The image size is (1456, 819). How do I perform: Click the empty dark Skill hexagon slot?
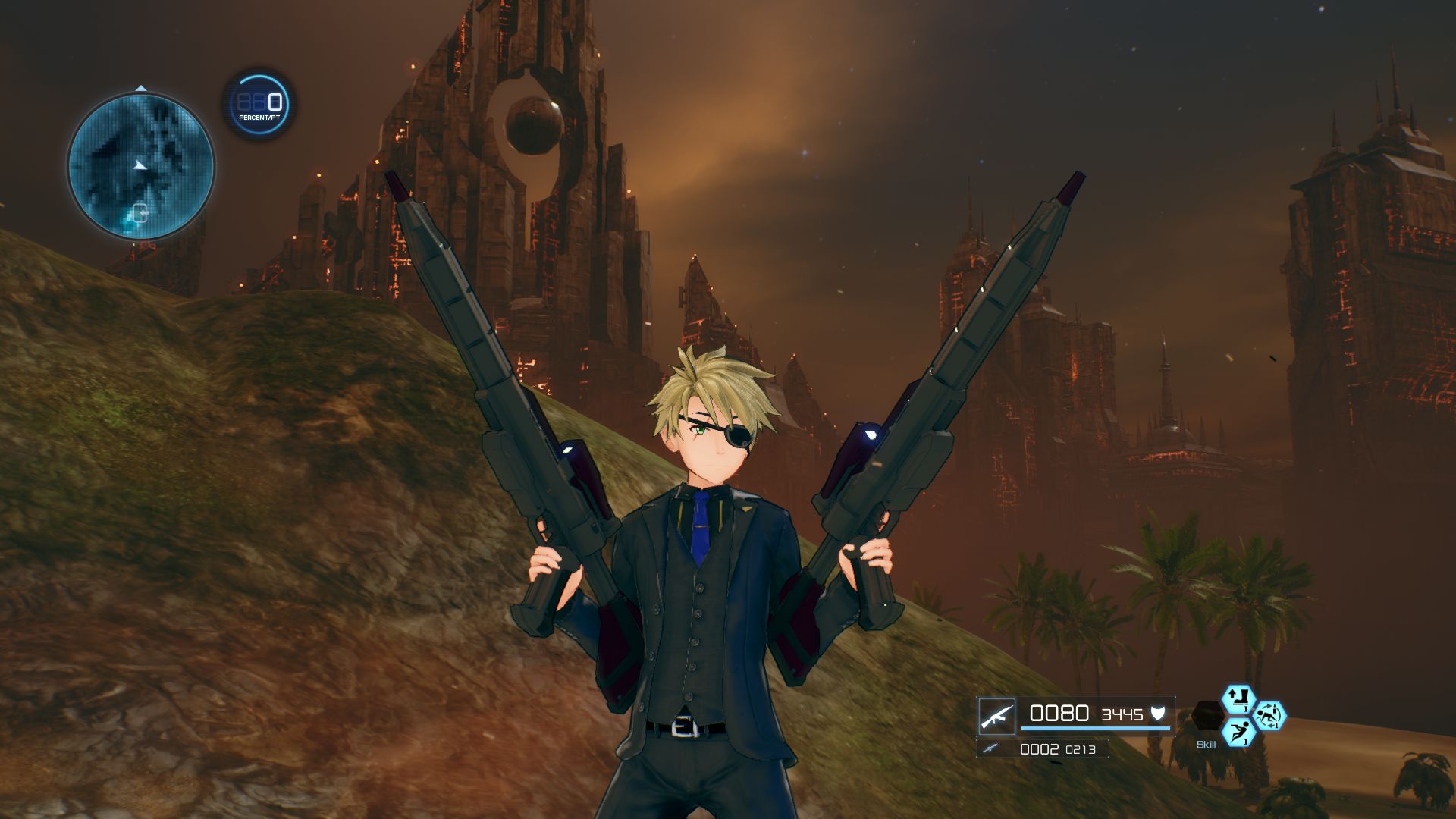1207,714
